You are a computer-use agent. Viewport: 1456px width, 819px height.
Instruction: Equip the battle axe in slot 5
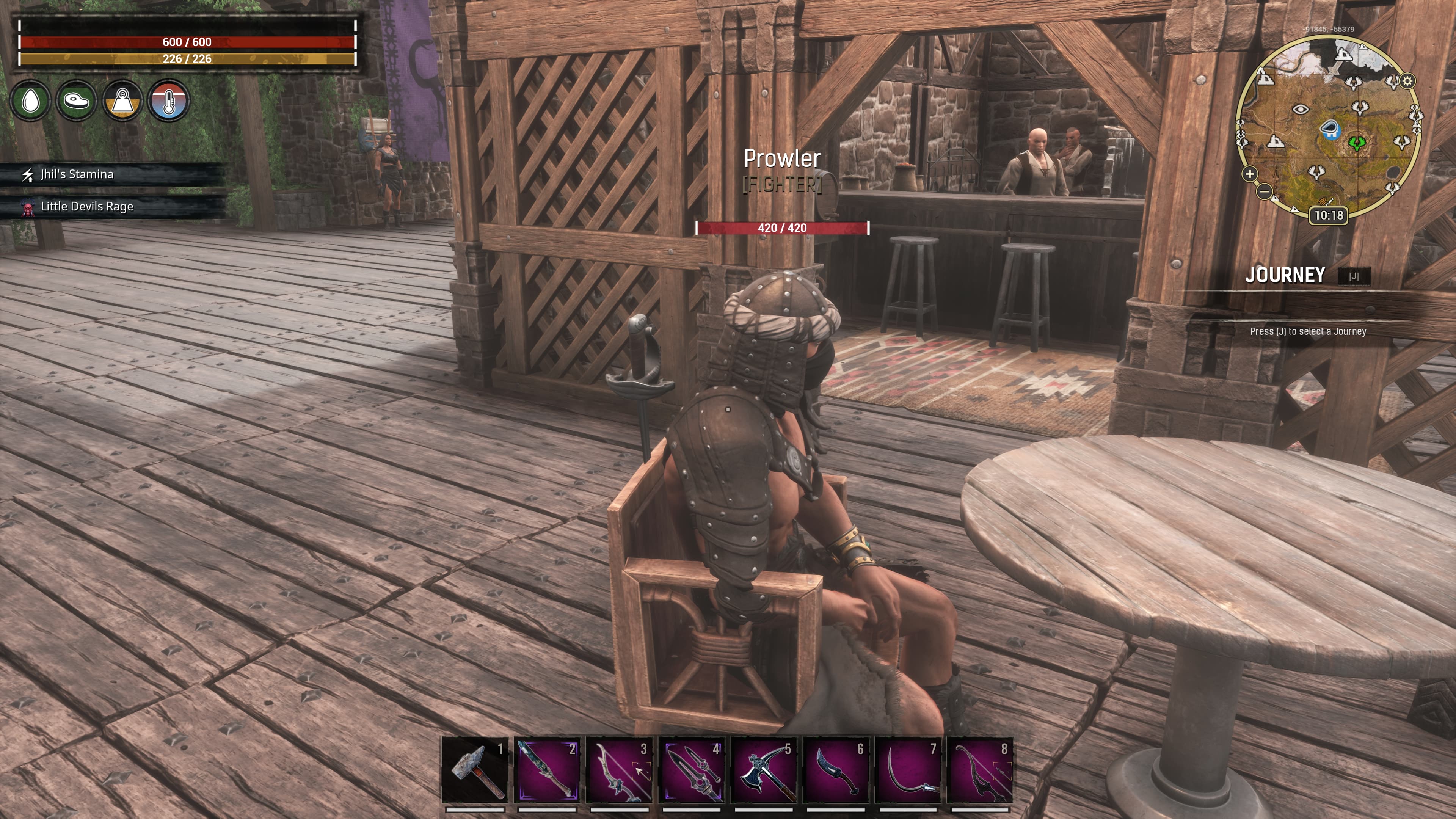[x=764, y=770]
